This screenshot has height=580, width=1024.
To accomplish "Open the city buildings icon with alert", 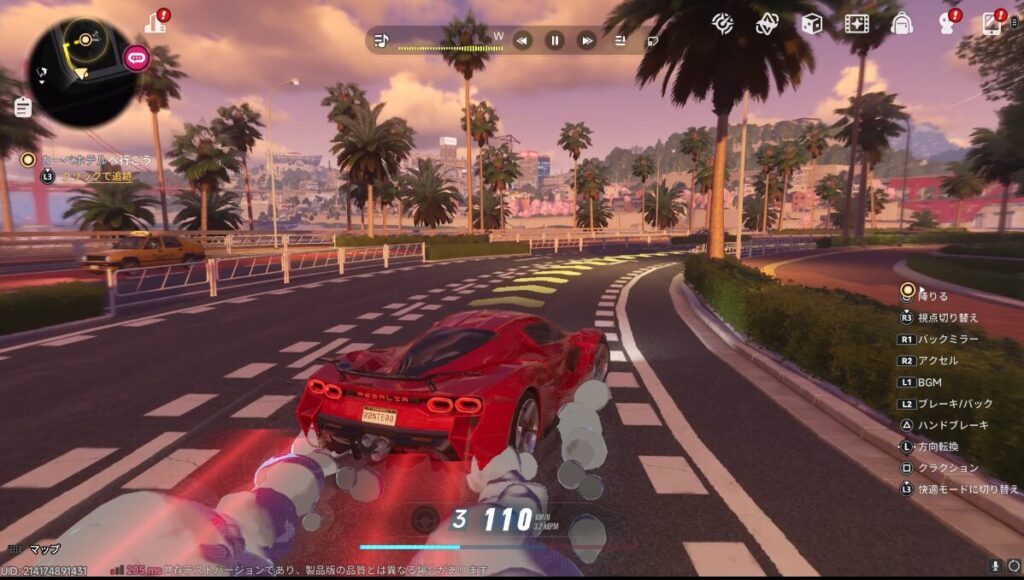I will 155,22.
